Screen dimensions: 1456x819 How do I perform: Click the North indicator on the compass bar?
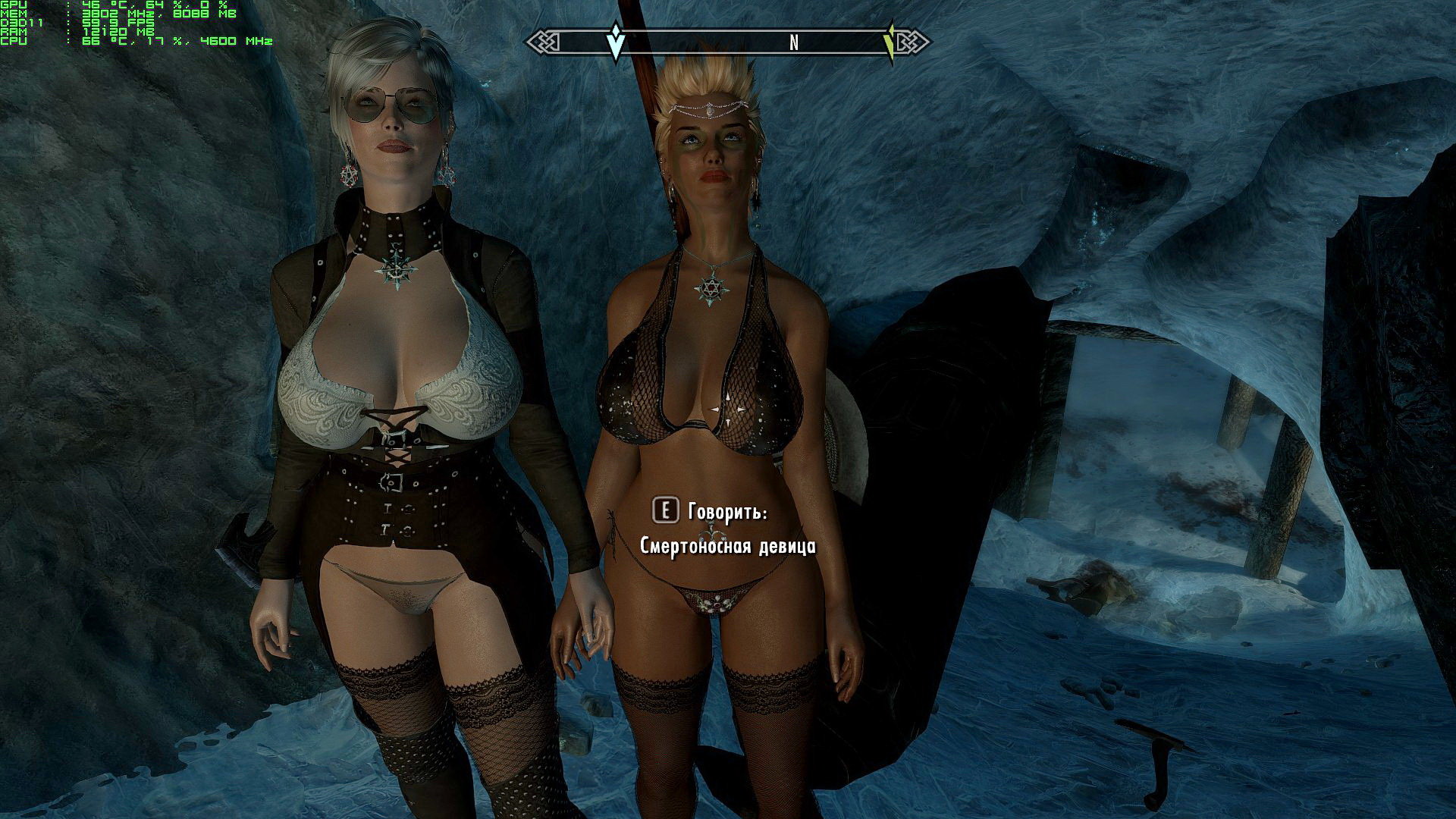tap(794, 43)
